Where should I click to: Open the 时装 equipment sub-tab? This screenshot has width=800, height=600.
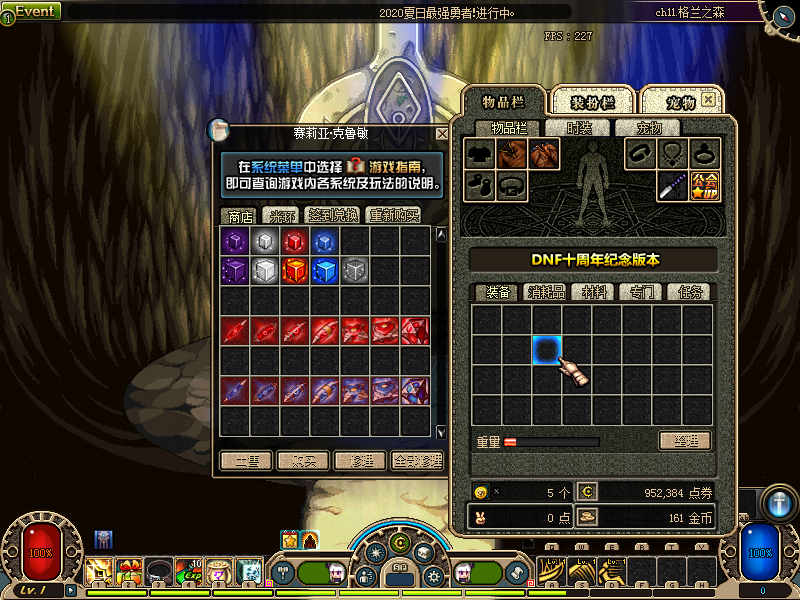[x=580, y=127]
